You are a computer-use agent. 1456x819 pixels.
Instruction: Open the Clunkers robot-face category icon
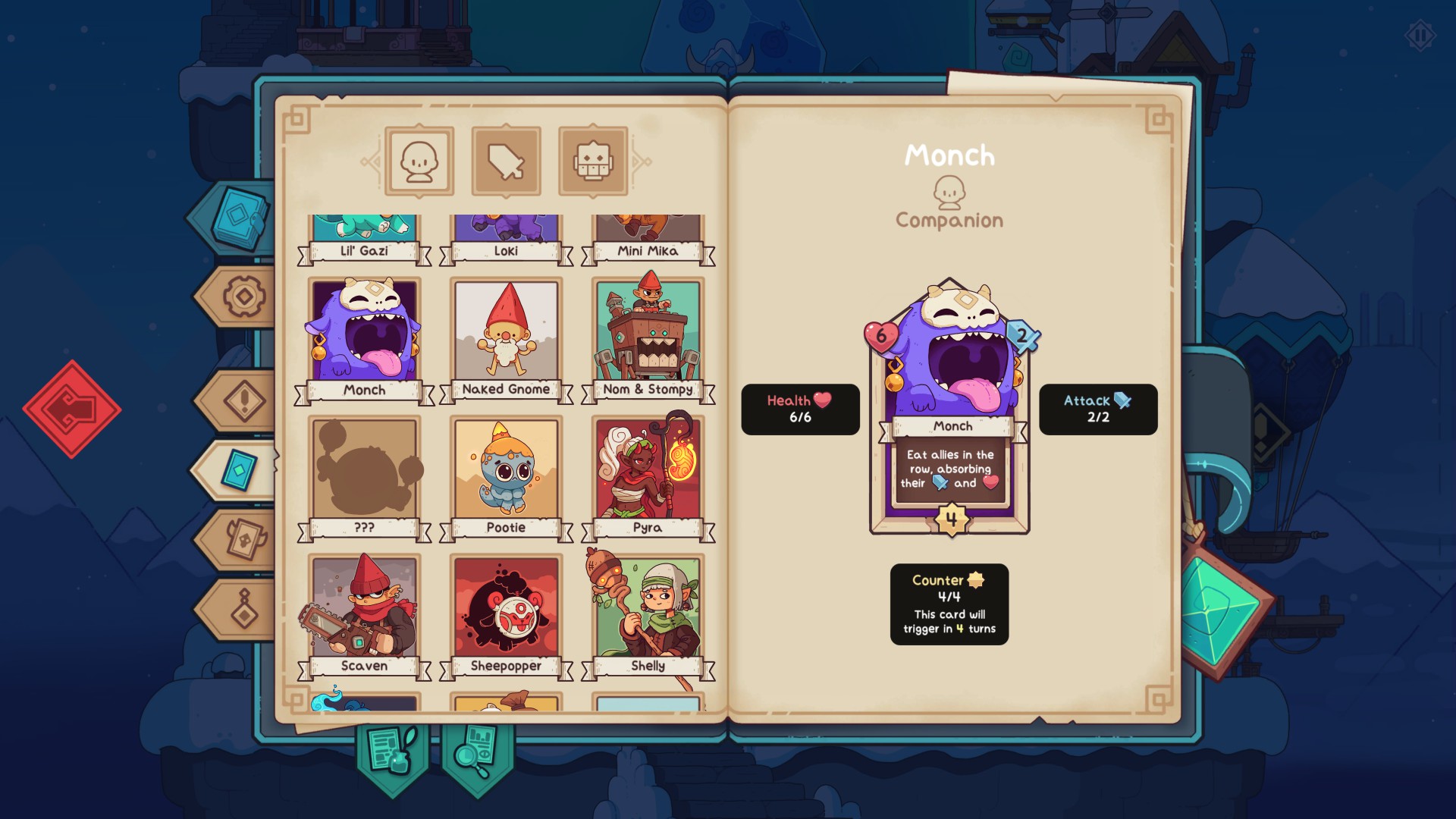click(x=593, y=160)
